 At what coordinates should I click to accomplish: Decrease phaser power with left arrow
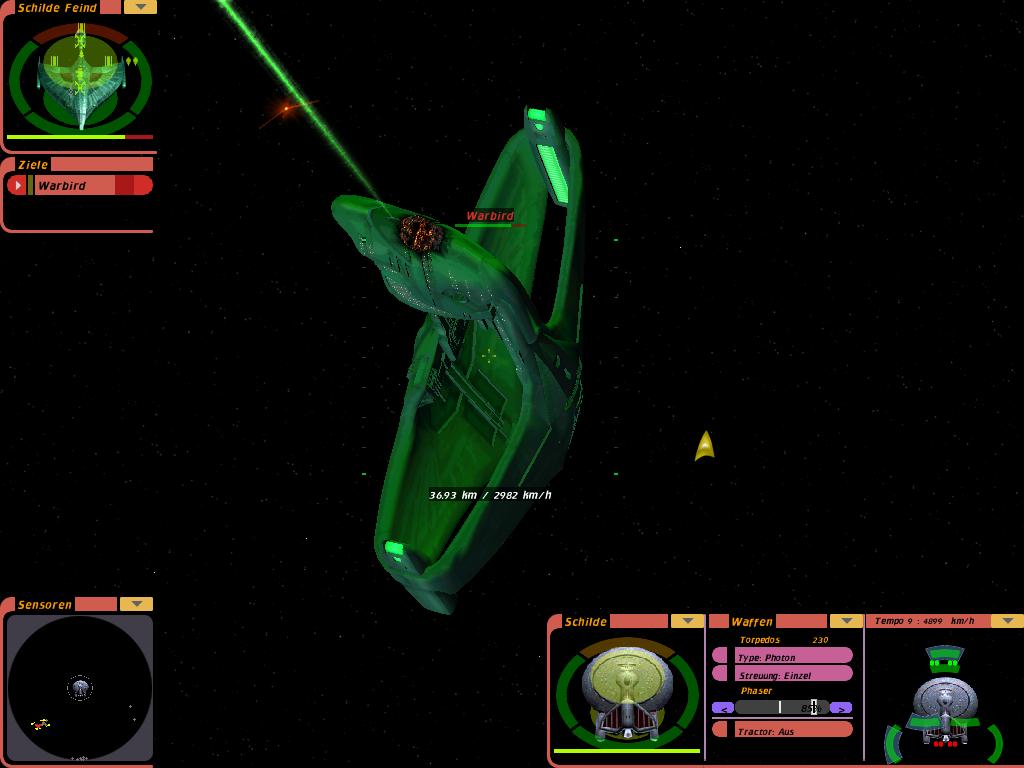(x=723, y=708)
